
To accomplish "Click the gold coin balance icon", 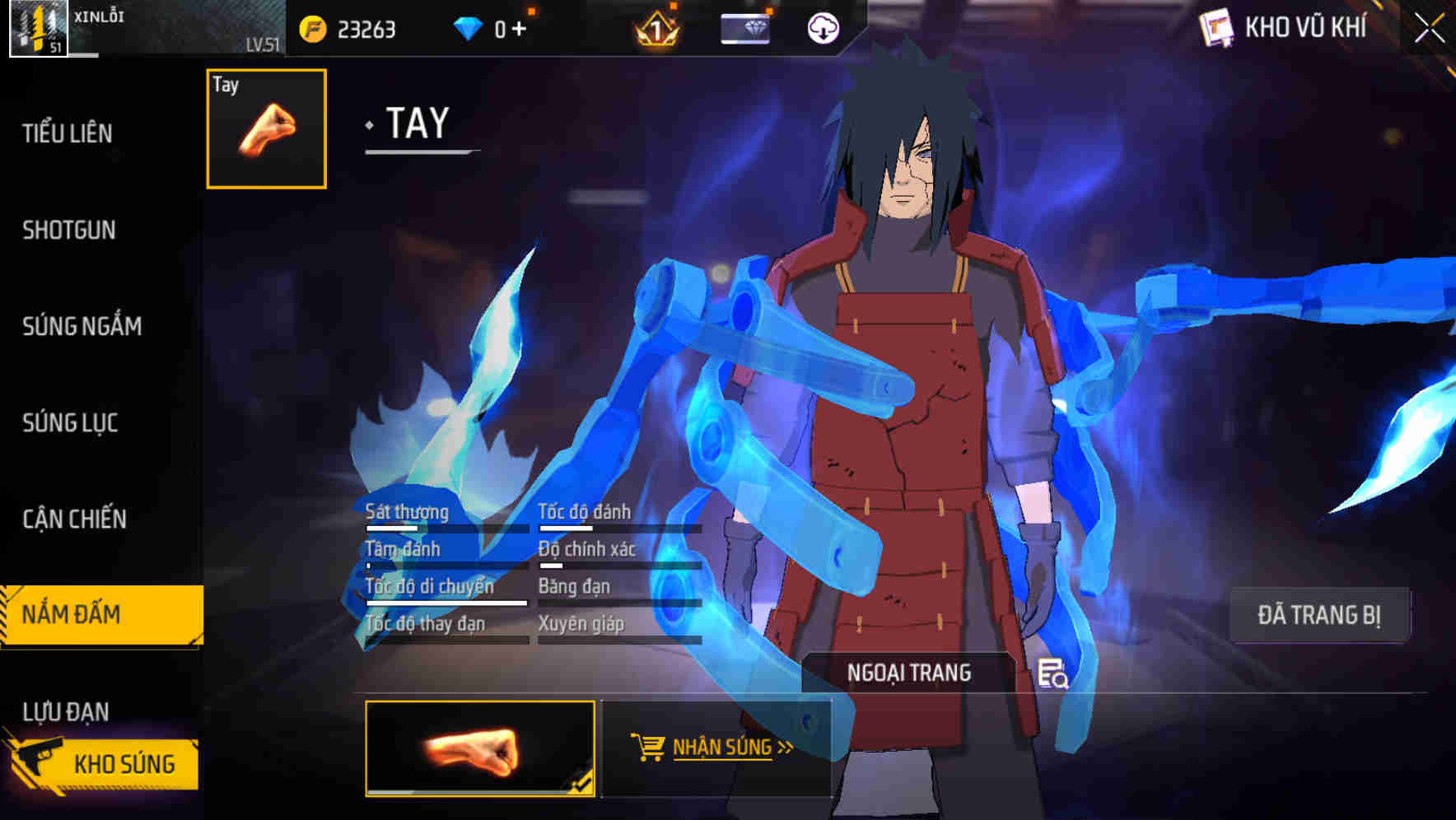I will (315, 27).
